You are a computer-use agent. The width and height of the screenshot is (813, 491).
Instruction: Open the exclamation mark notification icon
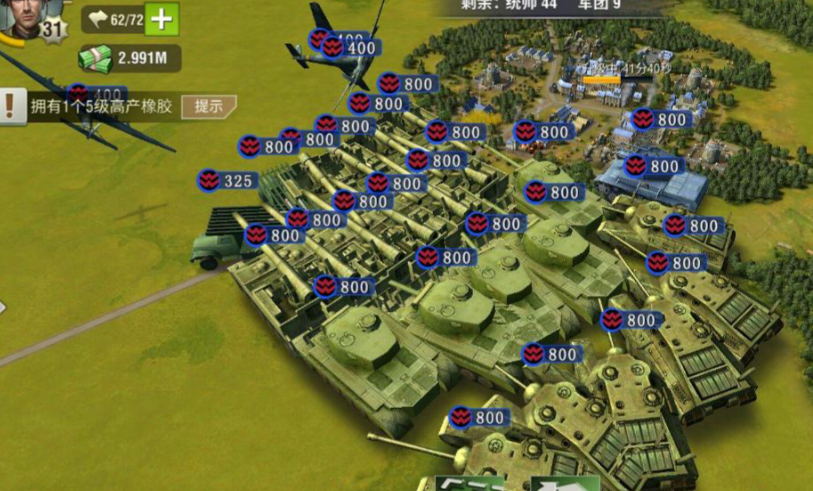(11, 106)
